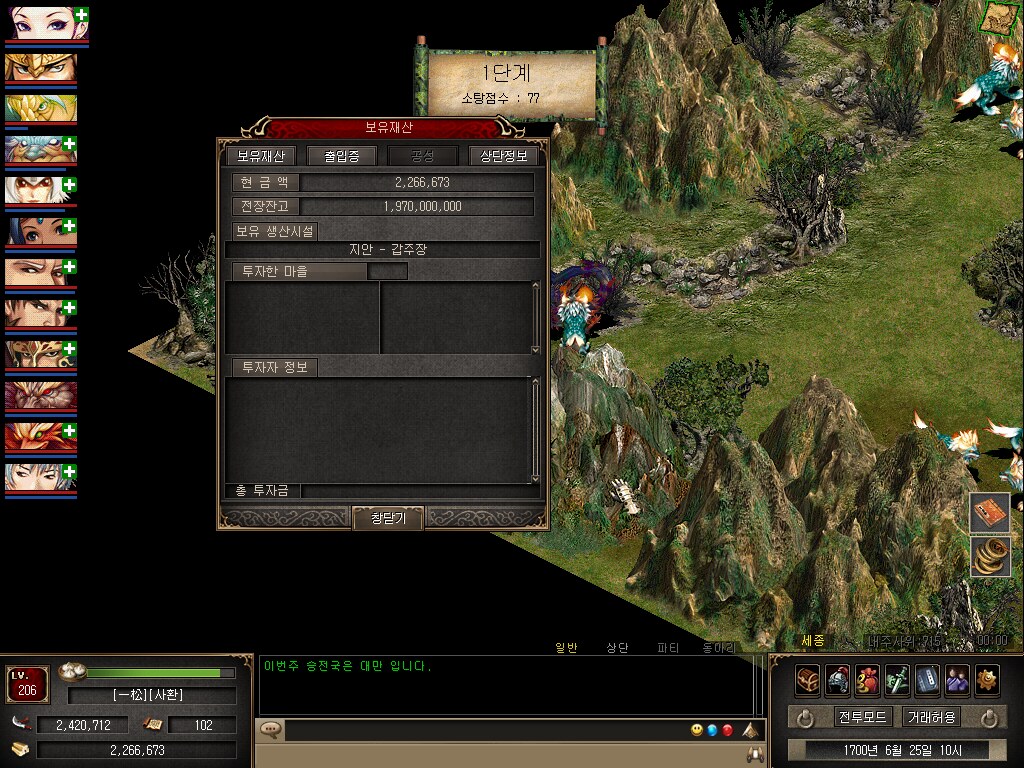Image resolution: width=1024 pixels, height=768 pixels.
Task: Open the smiley emoticon picker
Action: click(697, 730)
